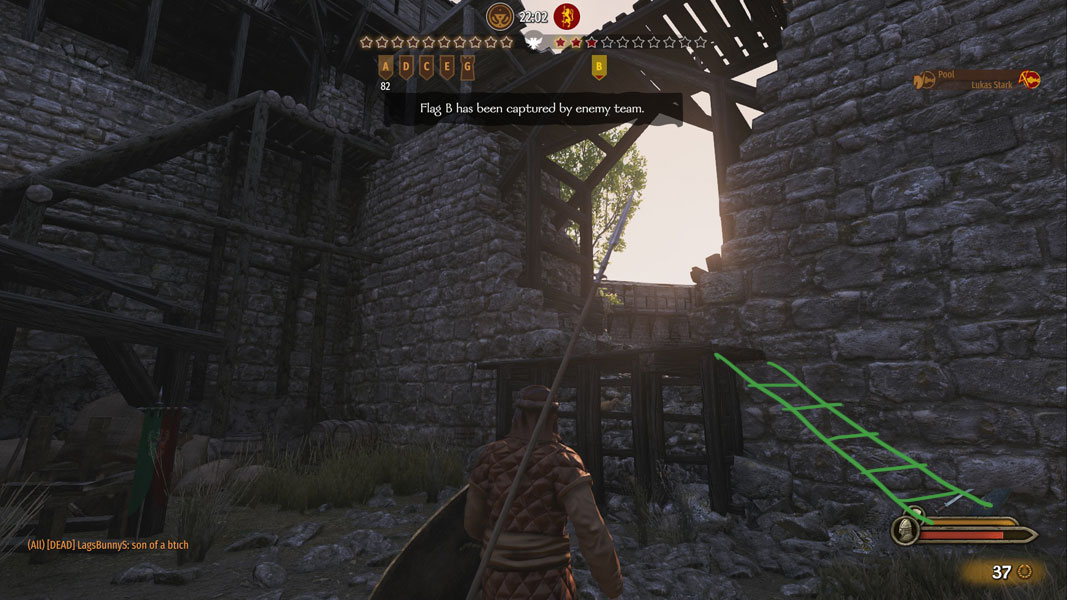1067x600 pixels.
Task: Click the helmeted soldier portrait icon
Action: (x=907, y=530)
